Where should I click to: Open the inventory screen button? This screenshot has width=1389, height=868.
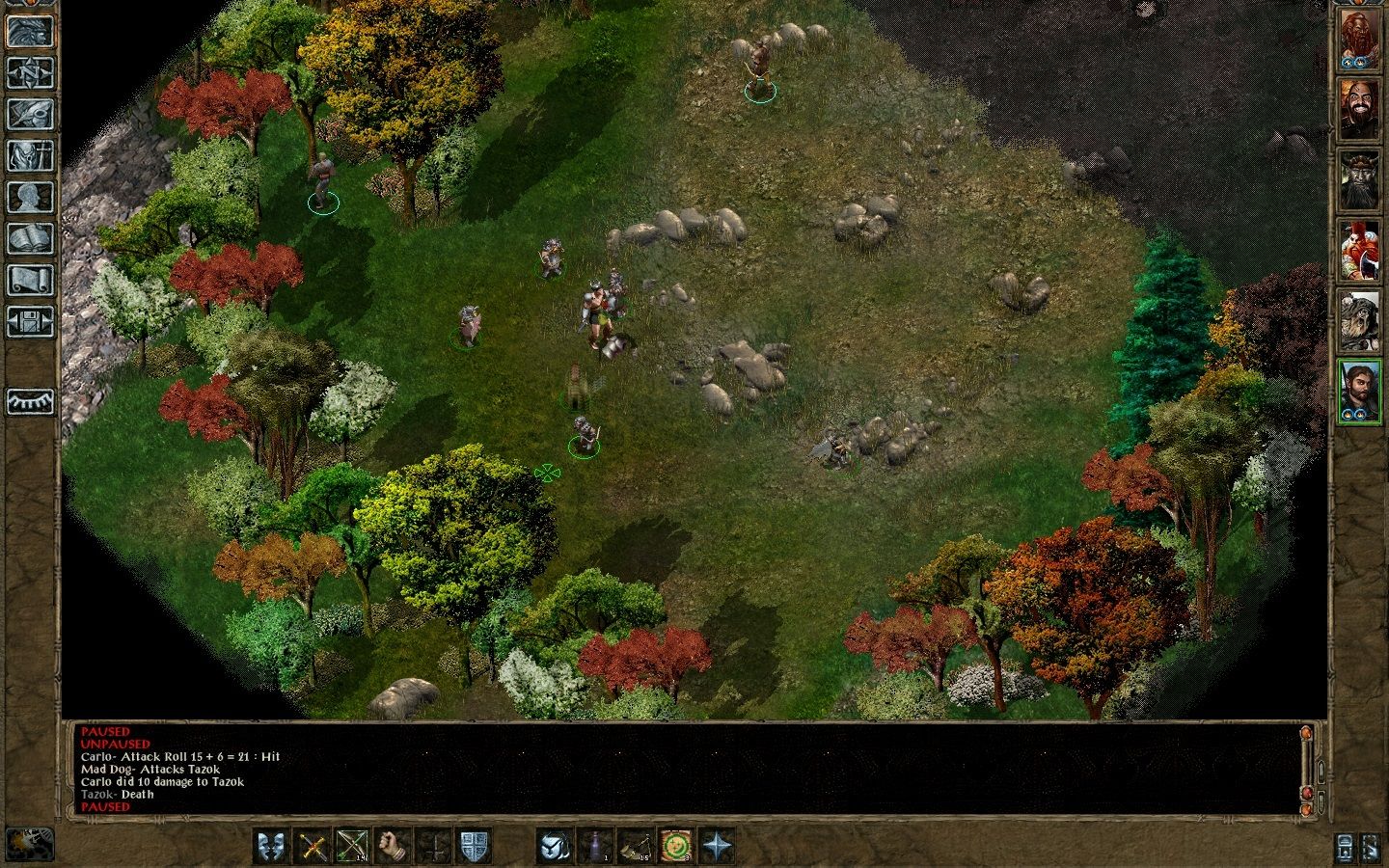coord(30,155)
